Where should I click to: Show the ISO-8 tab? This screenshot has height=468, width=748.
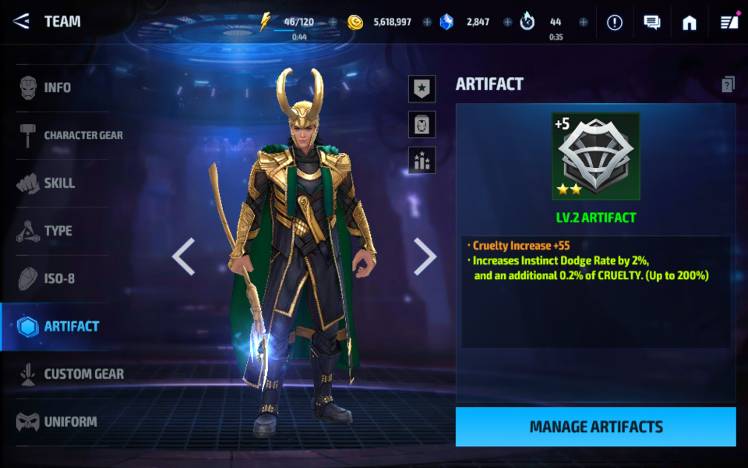coord(58,278)
